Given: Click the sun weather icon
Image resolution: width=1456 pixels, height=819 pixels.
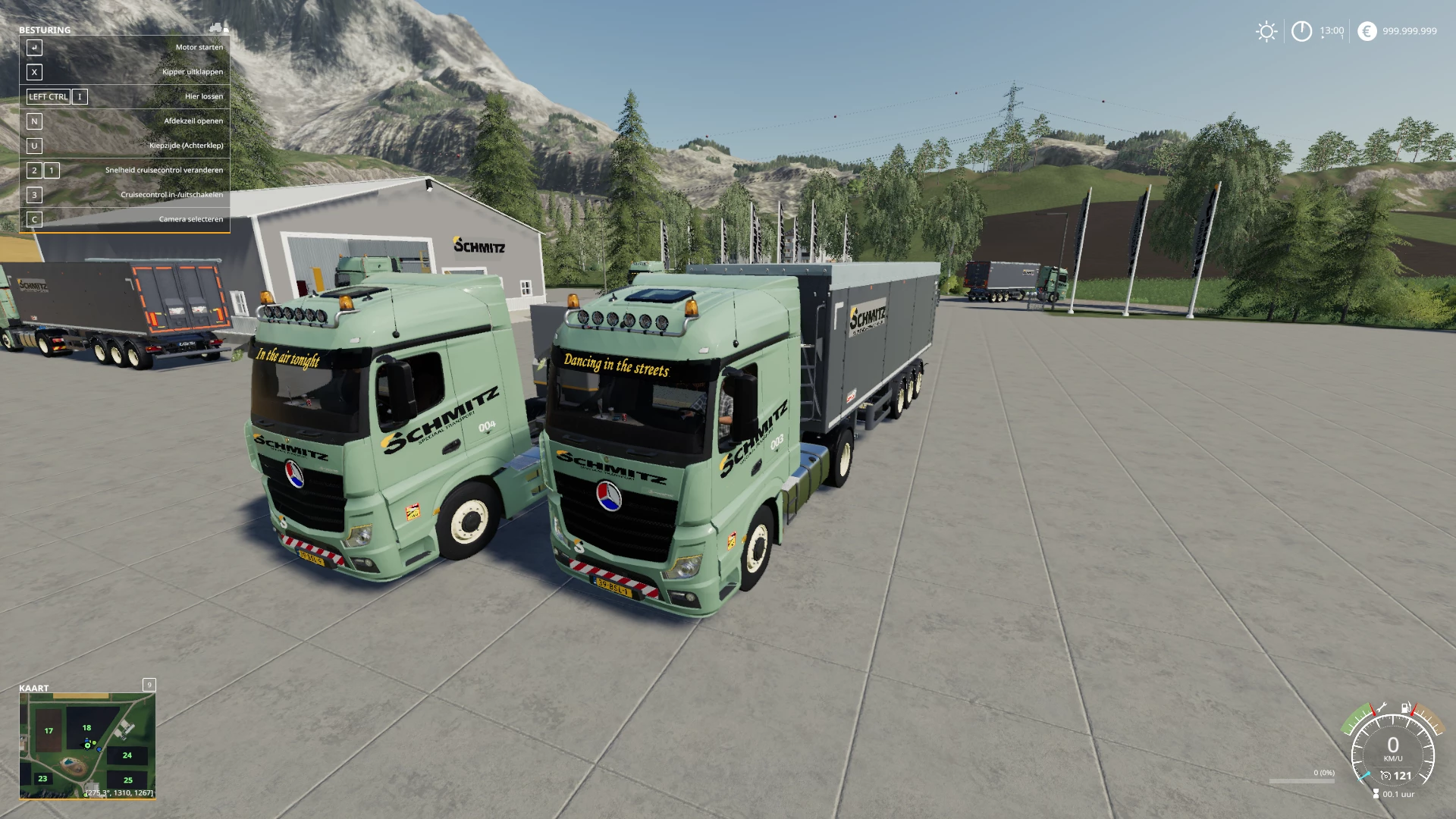Looking at the screenshot, I should (1266, 31).
